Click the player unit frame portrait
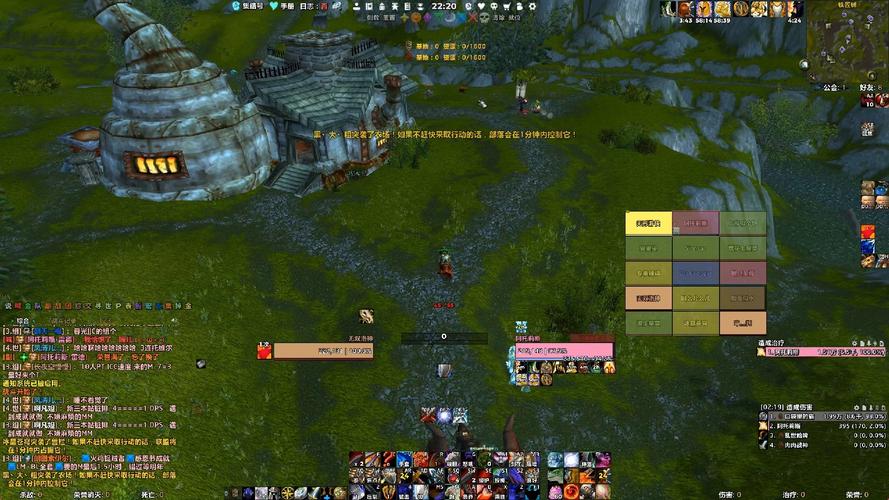This screenshot has width=889, height=500. point(264,351)
